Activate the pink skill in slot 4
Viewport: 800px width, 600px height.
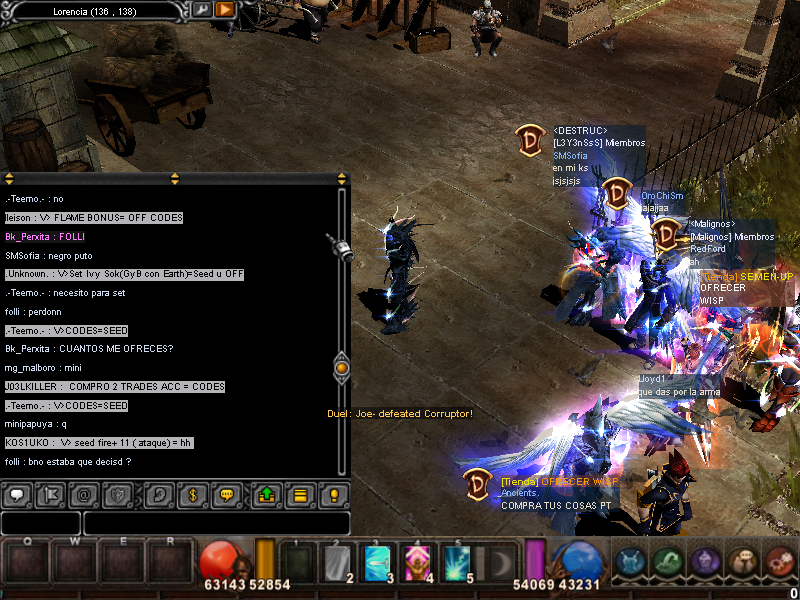[x=417, y=563]
